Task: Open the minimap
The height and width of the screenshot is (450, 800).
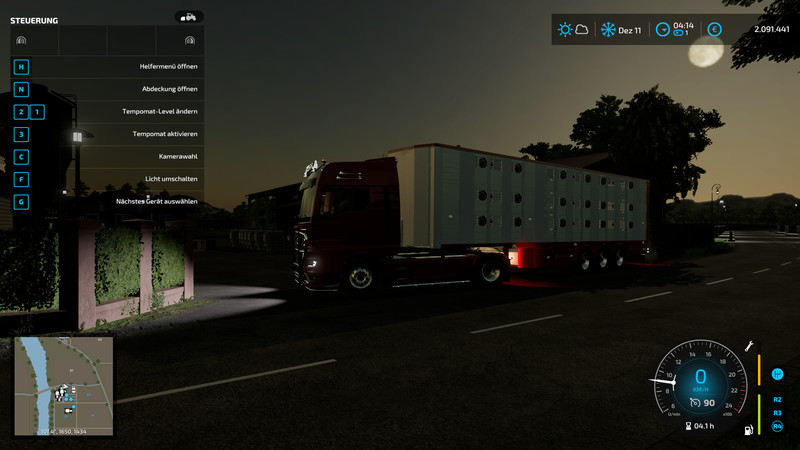Action: point(64,386)
